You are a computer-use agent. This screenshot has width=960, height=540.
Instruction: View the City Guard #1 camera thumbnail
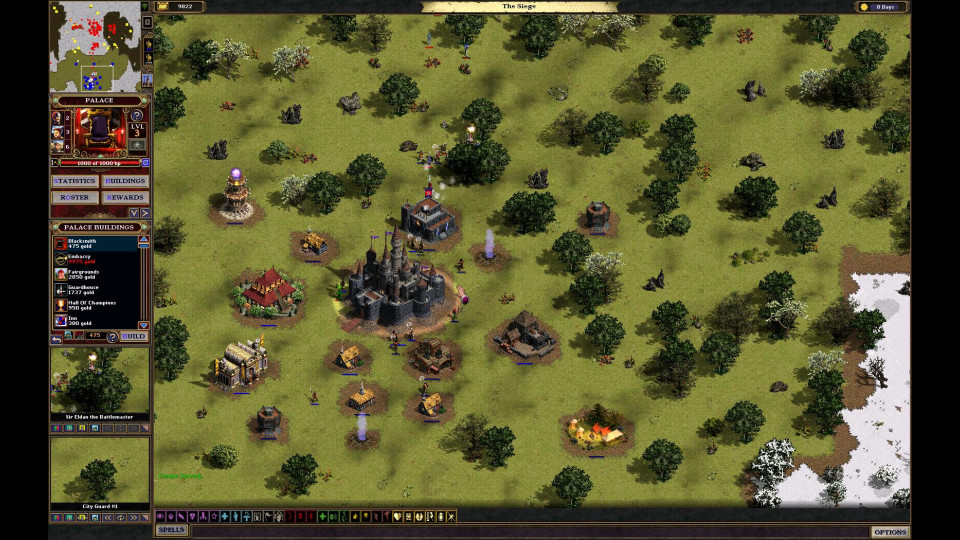[100, 469]
